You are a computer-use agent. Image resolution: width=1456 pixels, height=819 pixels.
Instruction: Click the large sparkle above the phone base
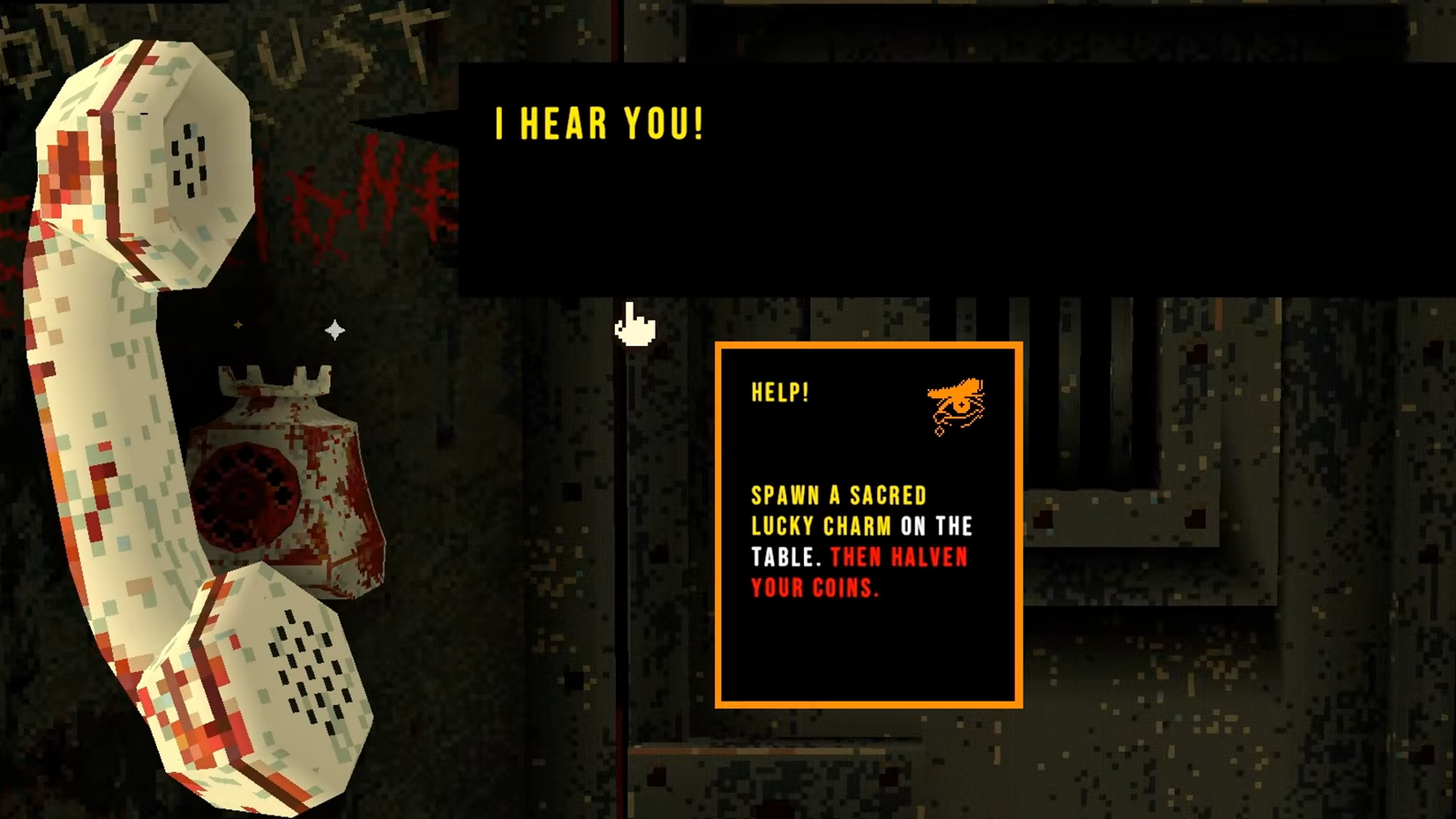coord(334,328)
